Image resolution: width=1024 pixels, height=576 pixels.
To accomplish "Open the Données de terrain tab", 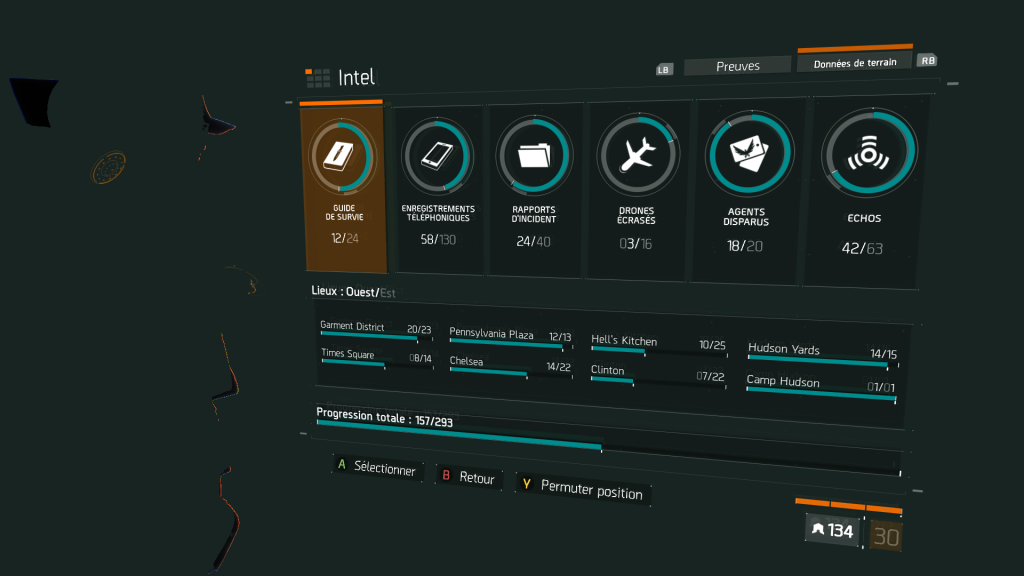I will [854, 62].
